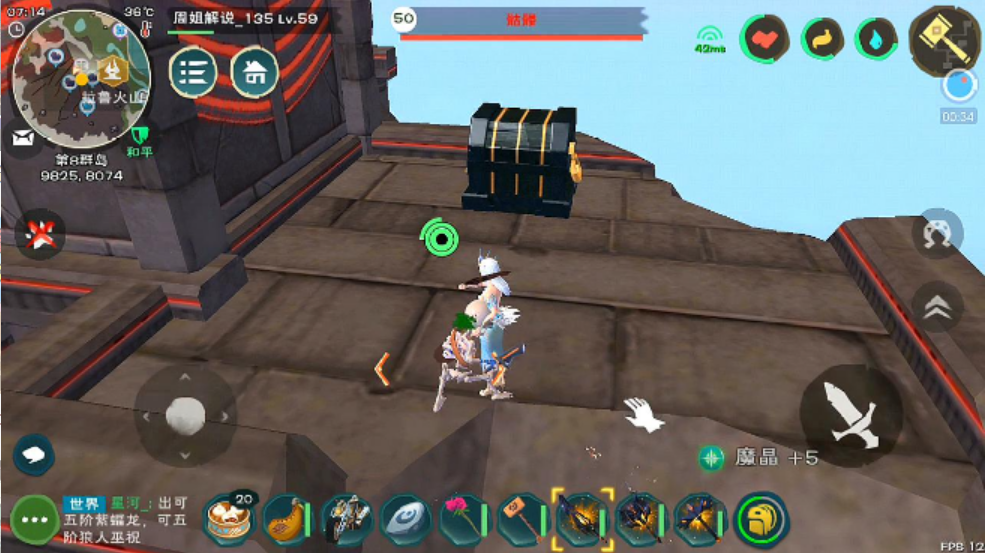985x553 pixels.
Task: Select the pink rose hotbar slot
Action: [x=463, y=520]
